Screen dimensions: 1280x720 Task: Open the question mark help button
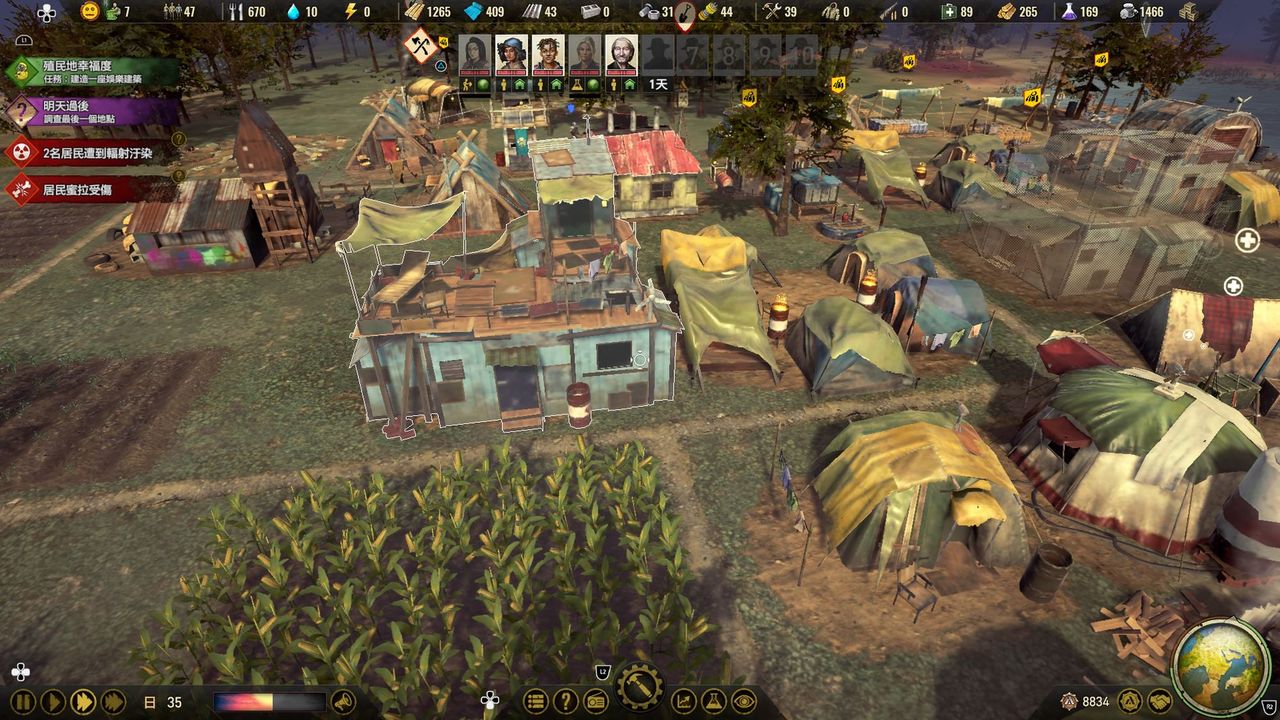[x=566, y=702]
